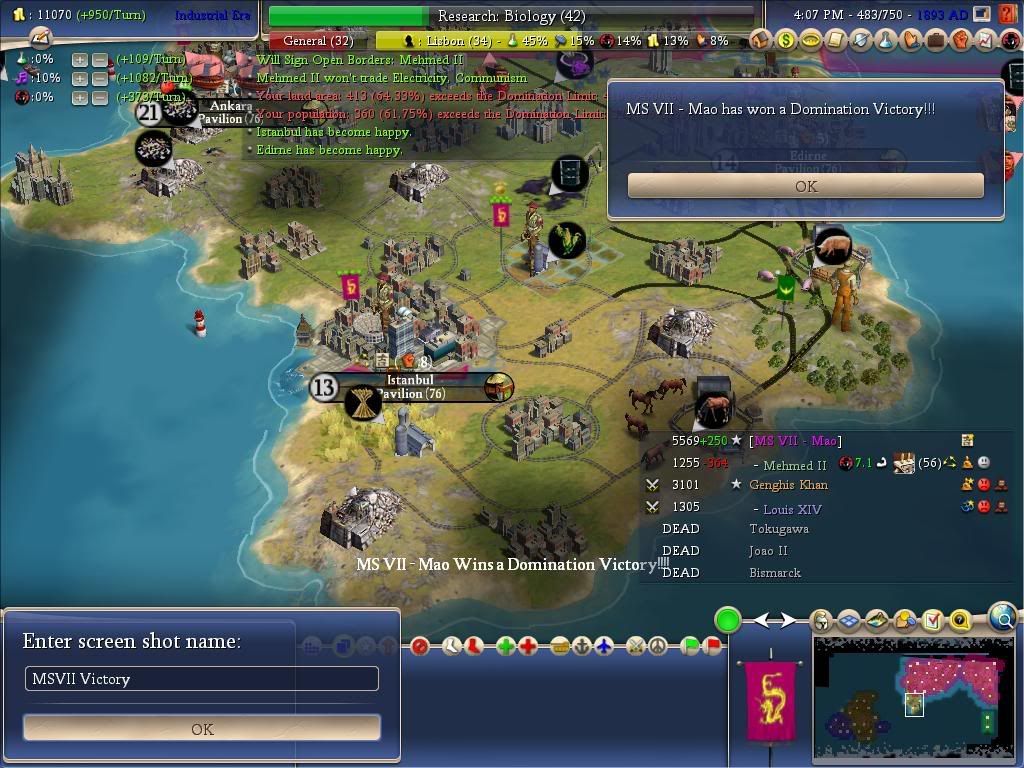The height and width of the screenshot is (768, 1024).
Task: Open the Civilopedia question mark book
Action: tap(960, 621)
